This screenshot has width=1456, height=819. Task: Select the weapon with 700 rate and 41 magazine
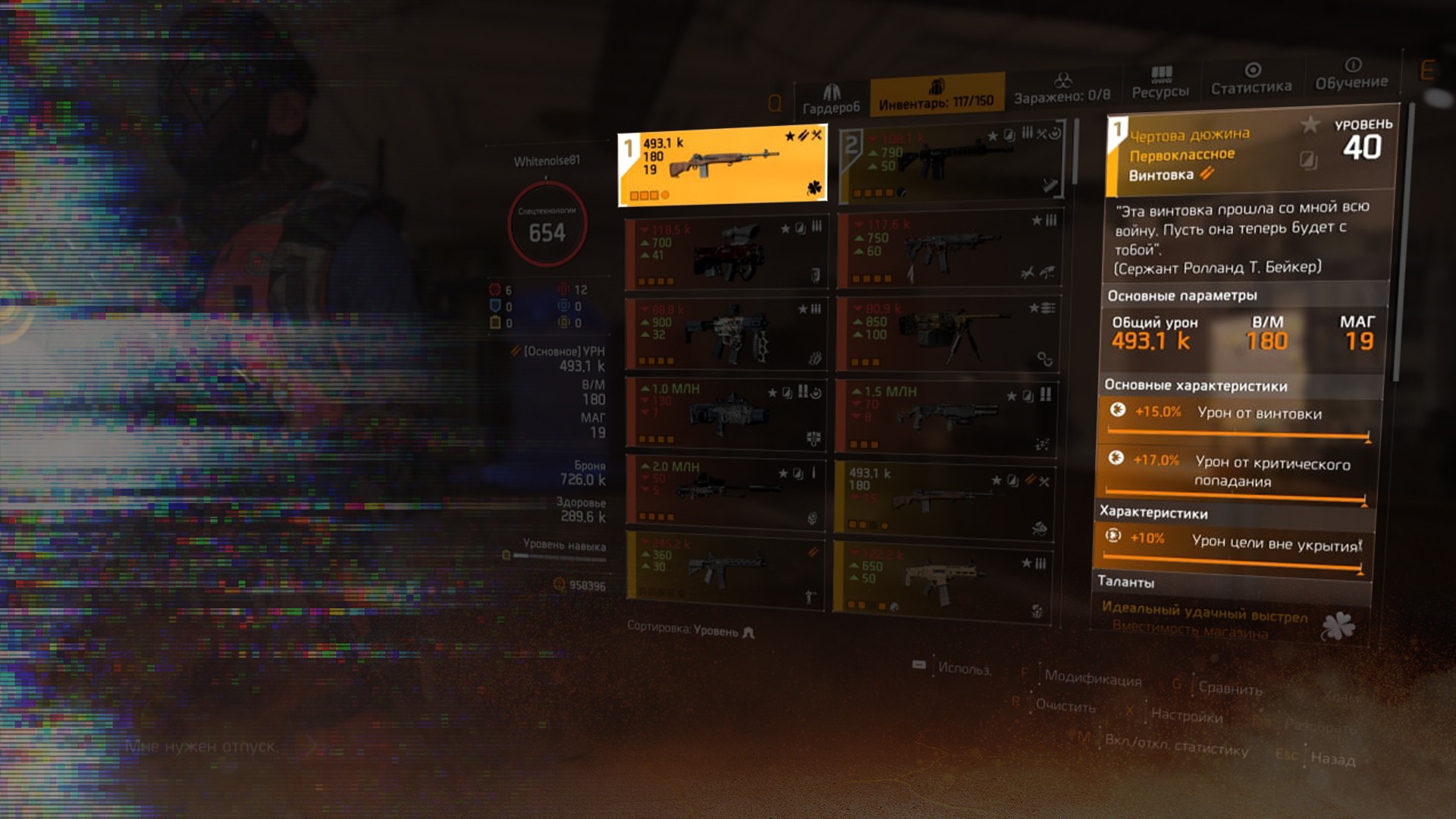click(726, 254)
